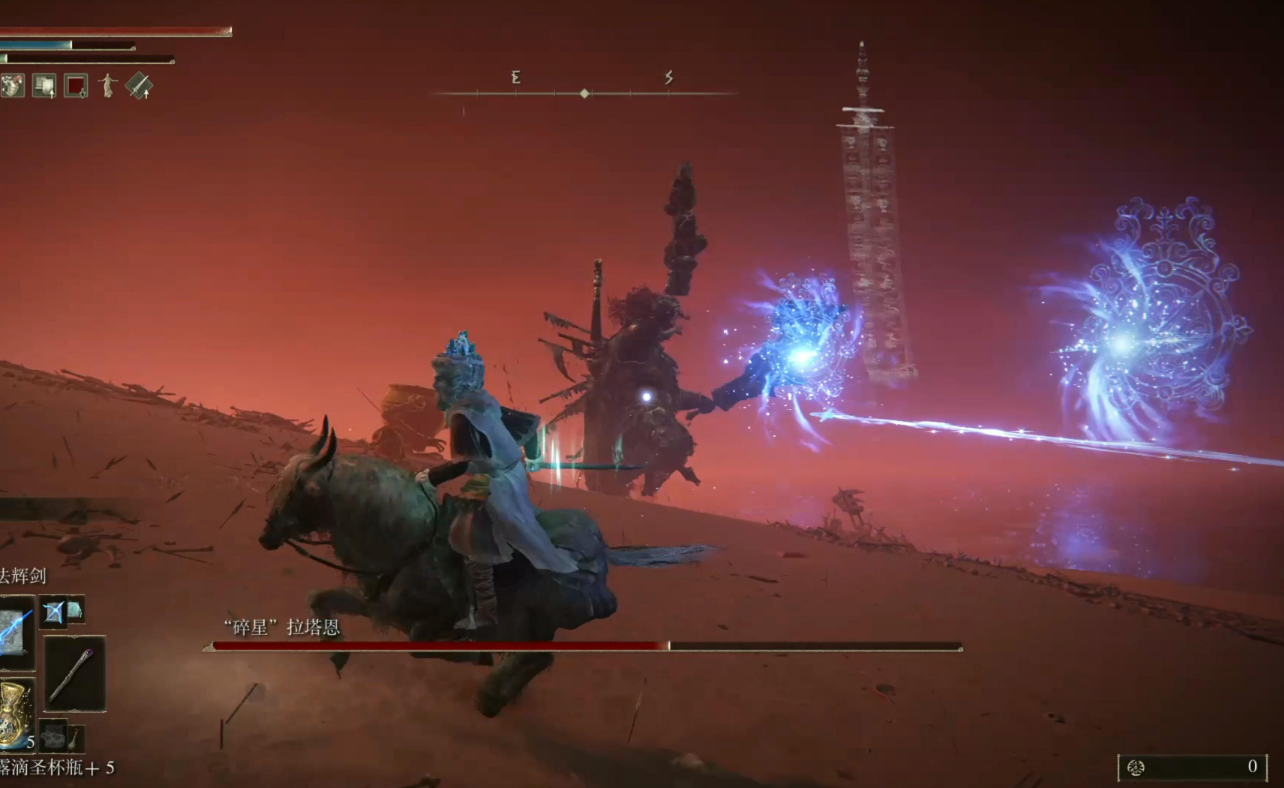Use the golden flask of tears
The height and width of the screenshot is (788, 1284).
coord(14,712)
